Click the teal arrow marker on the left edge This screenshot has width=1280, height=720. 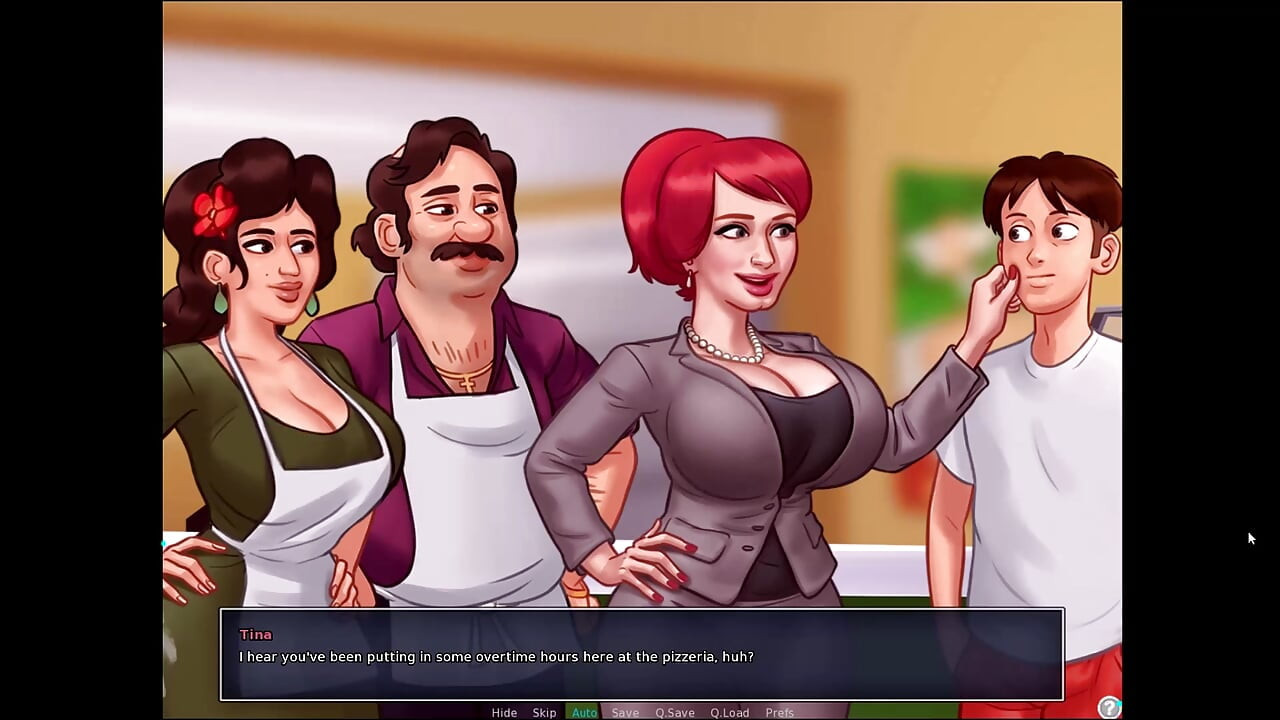(165, 543)
